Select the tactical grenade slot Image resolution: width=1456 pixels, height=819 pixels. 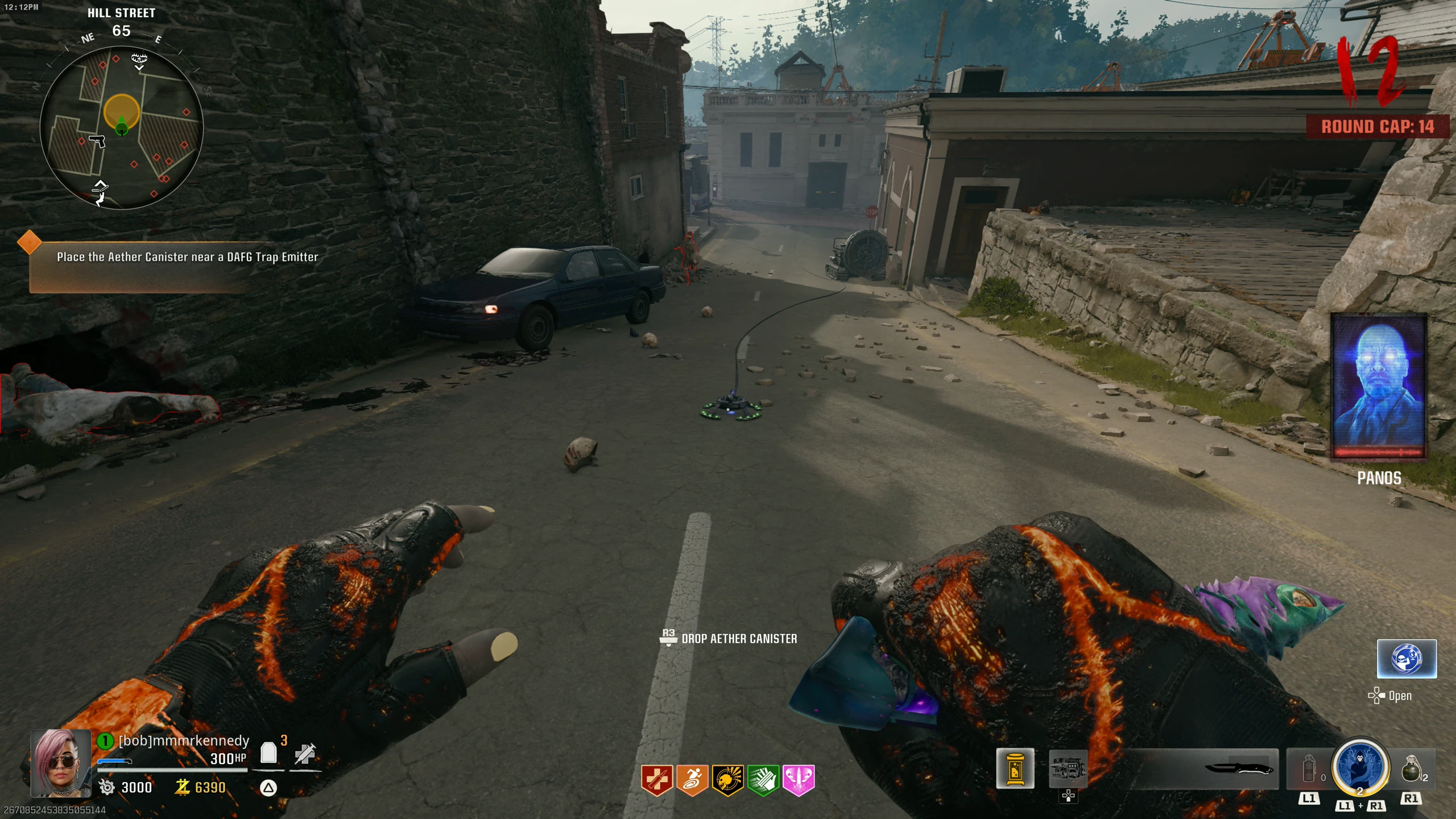click(1309, 769)
